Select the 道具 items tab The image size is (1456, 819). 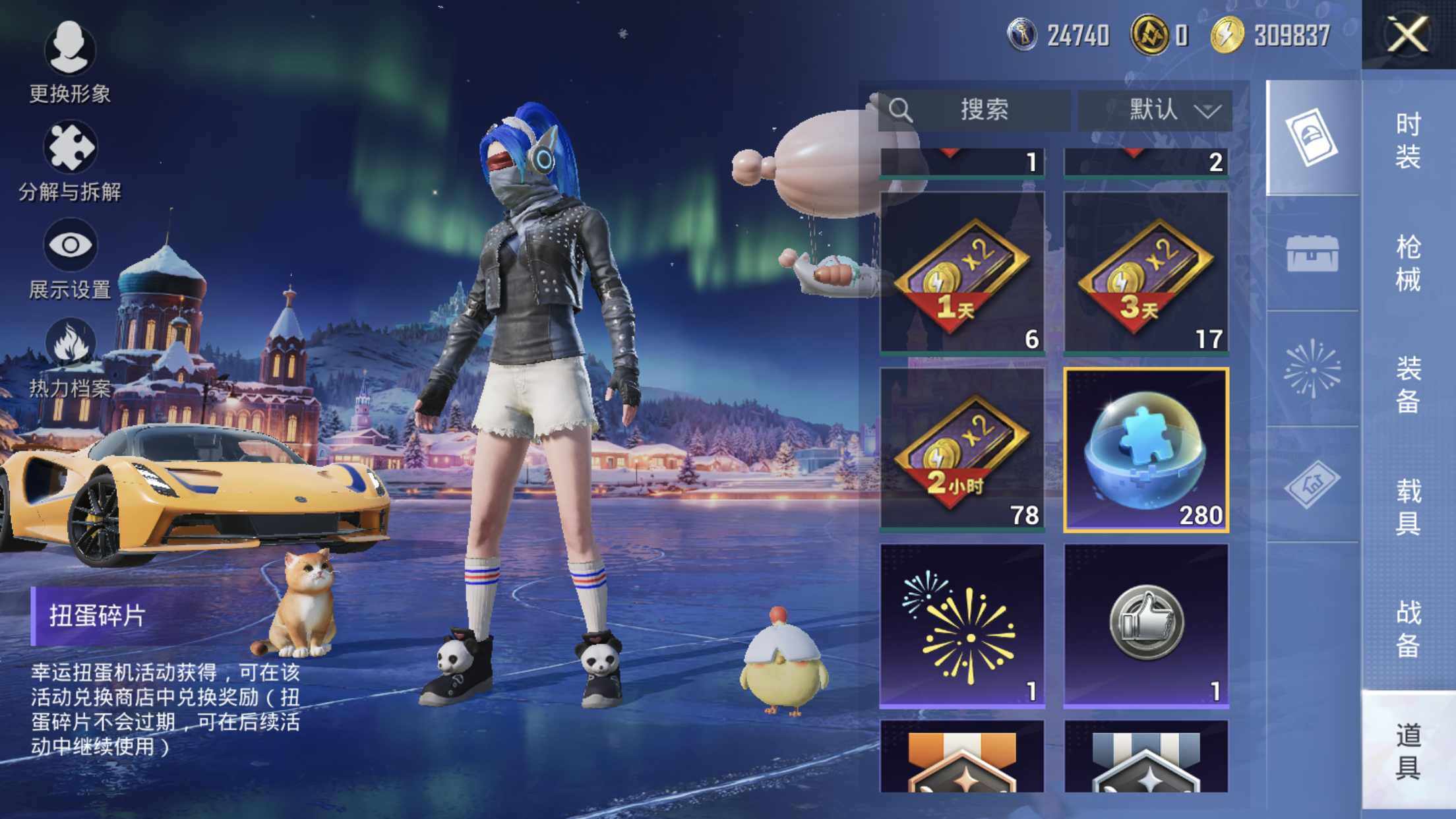1408,750
